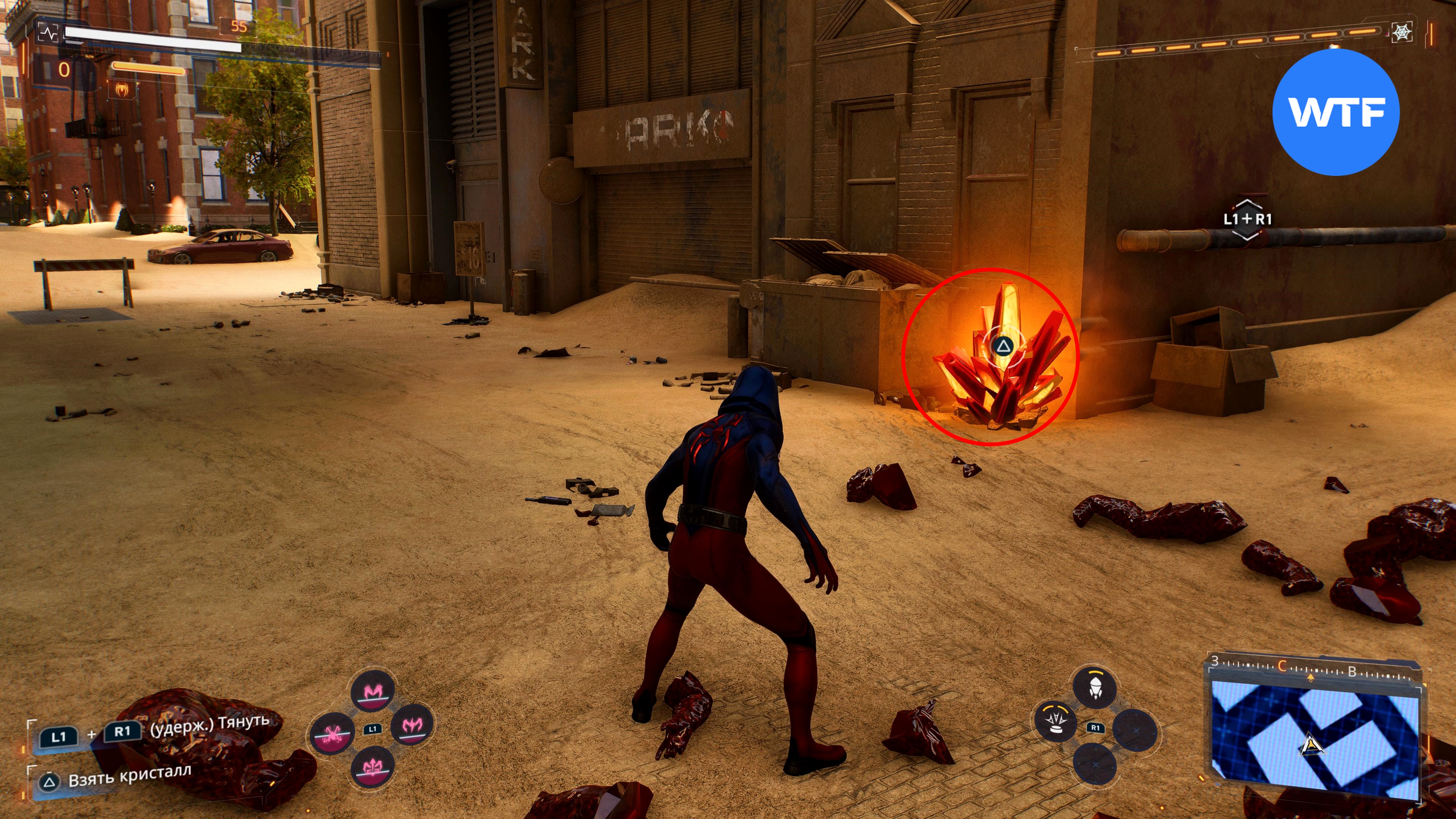
Task: Click the spider web icon in top corner
Action: tap(1402, 32)
